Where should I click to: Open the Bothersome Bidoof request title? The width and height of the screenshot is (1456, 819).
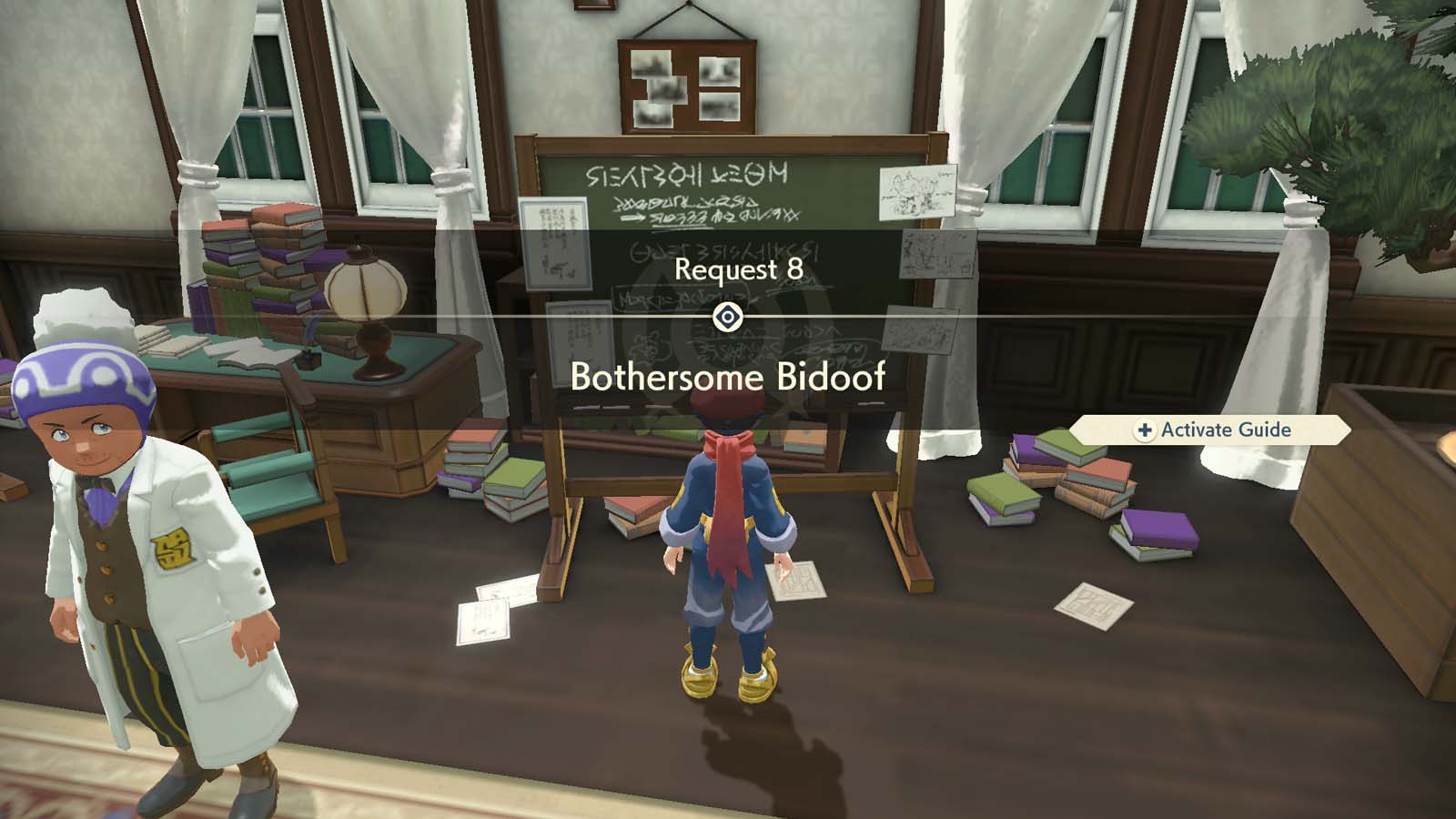(731, 375)
